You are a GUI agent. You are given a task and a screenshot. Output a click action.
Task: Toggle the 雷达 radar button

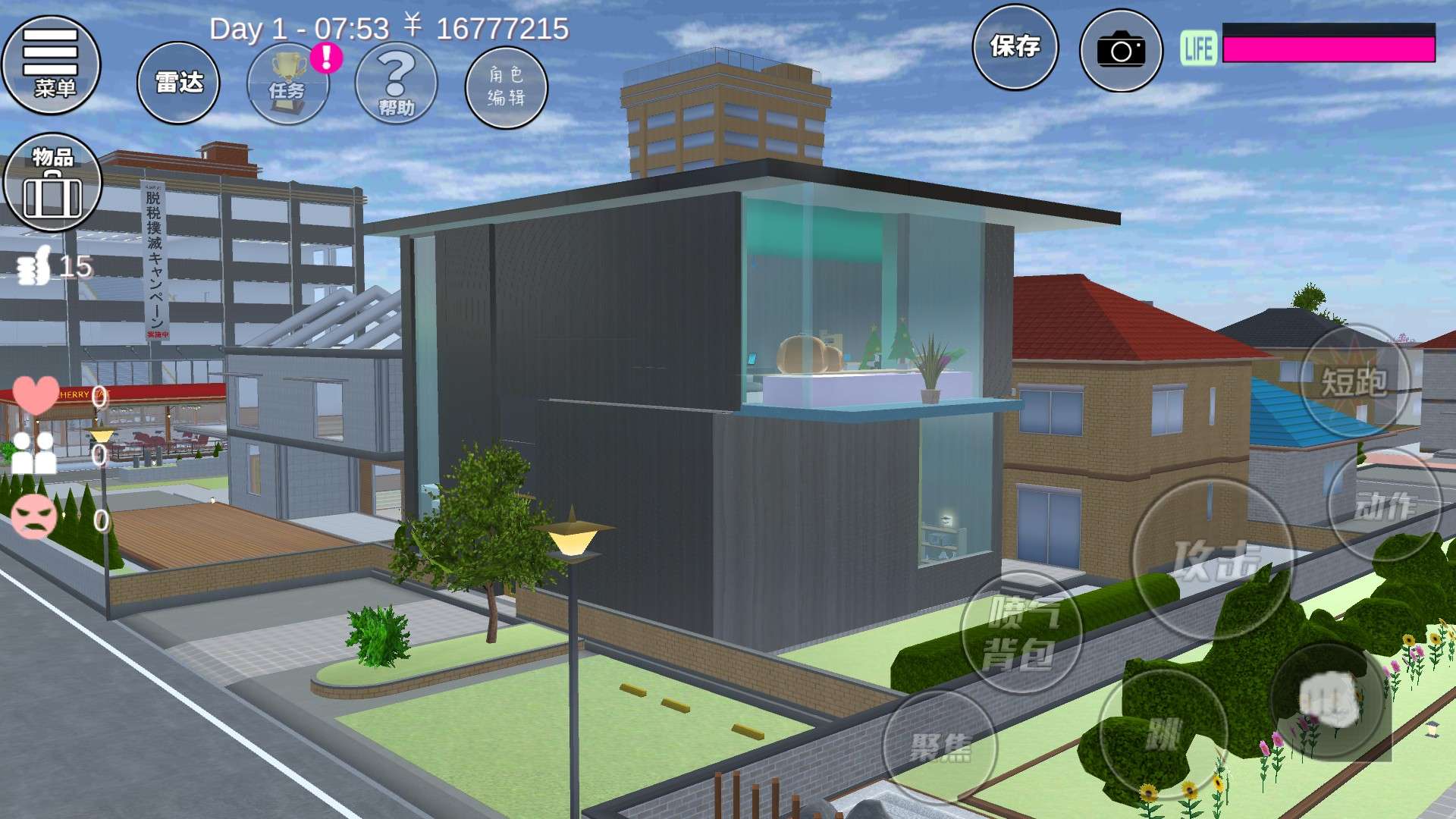point(178,83)
